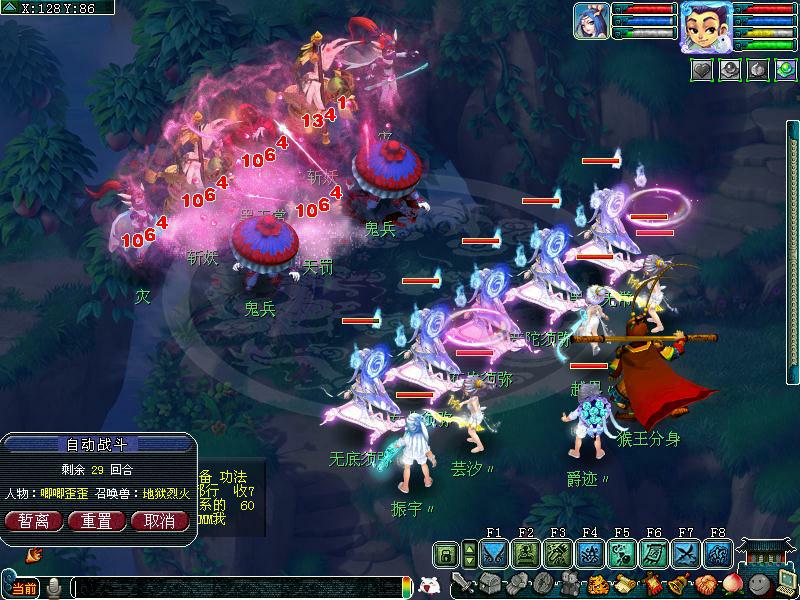
Task: Activate the F1 wings skill slot
Action: click(x=494, y=554)
